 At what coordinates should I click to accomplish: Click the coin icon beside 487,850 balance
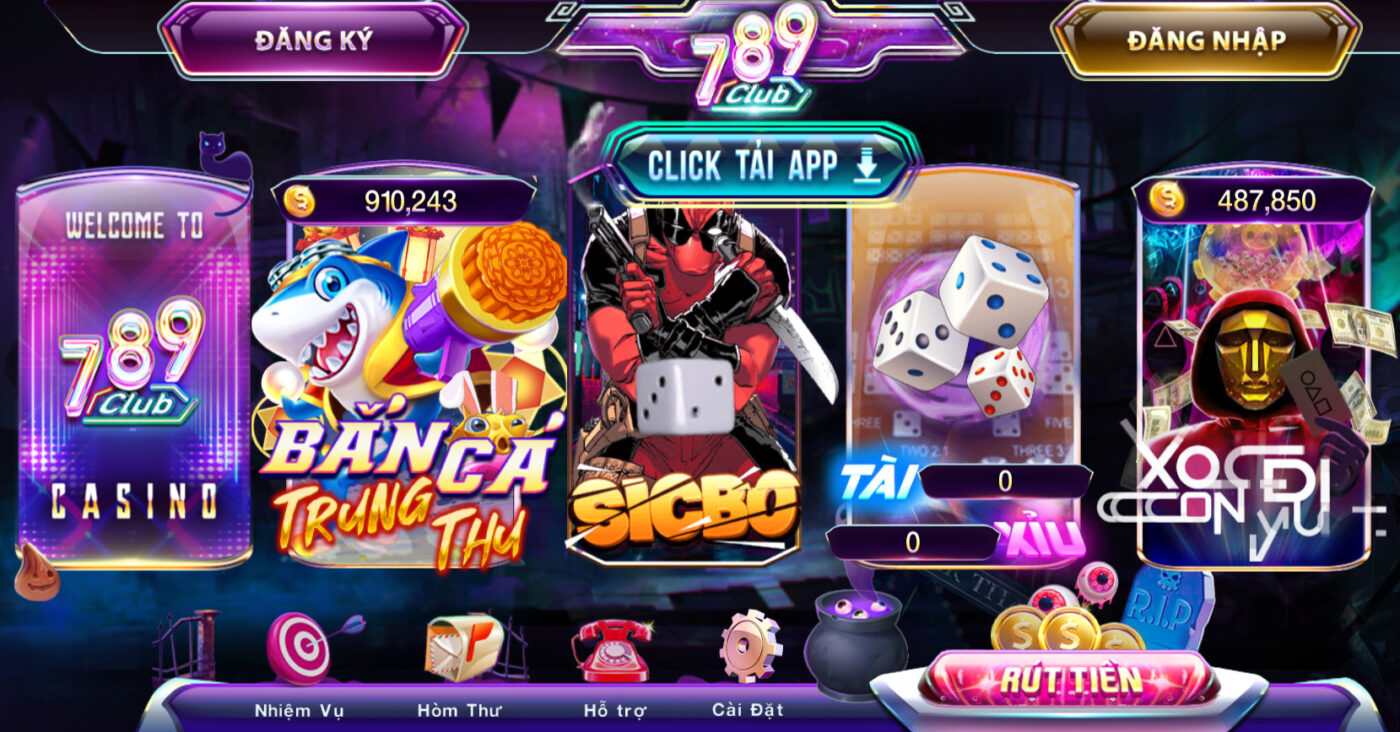point(1167,197)
